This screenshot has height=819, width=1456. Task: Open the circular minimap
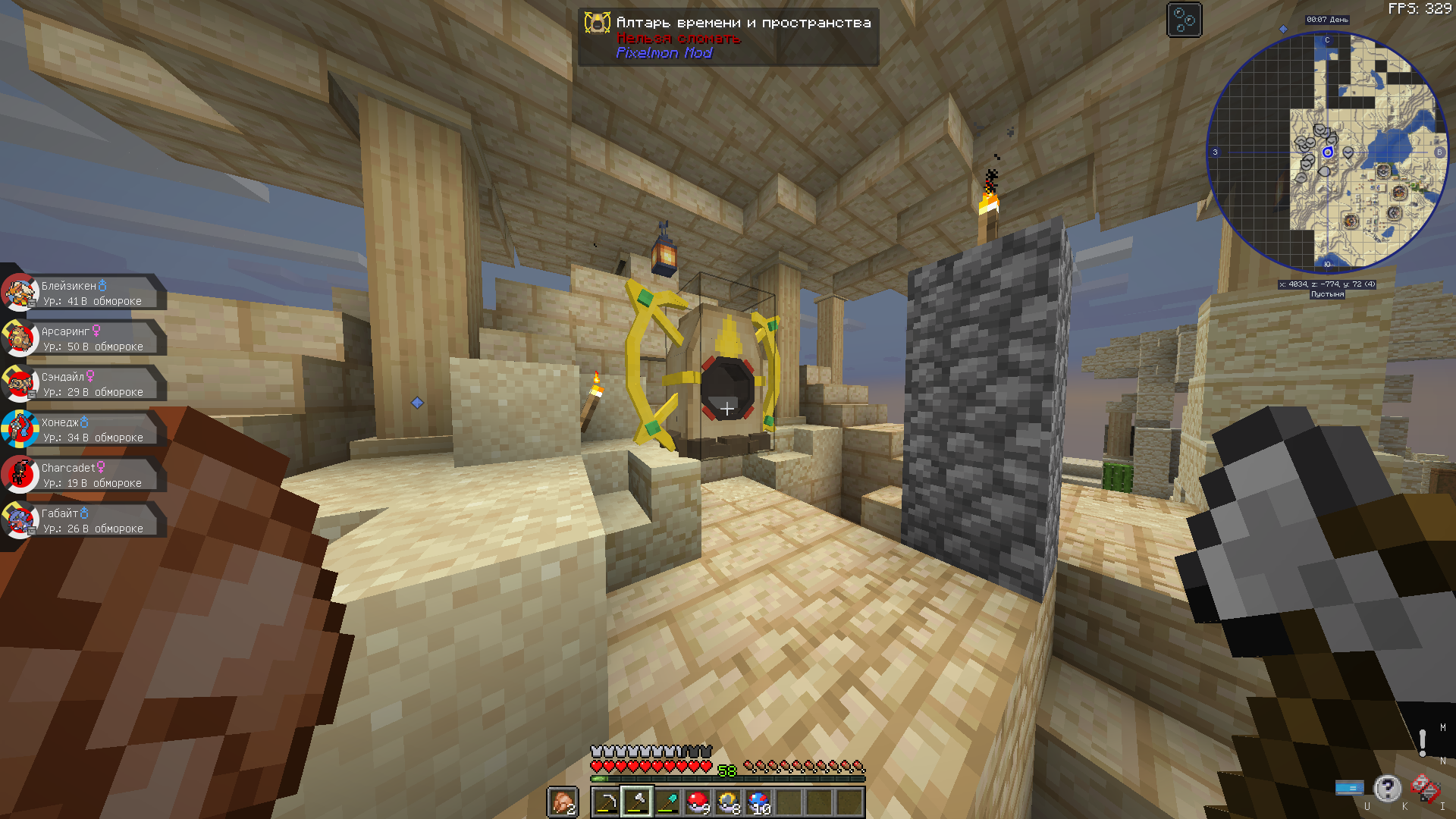pyautogui.click(x=1327, y=152)
